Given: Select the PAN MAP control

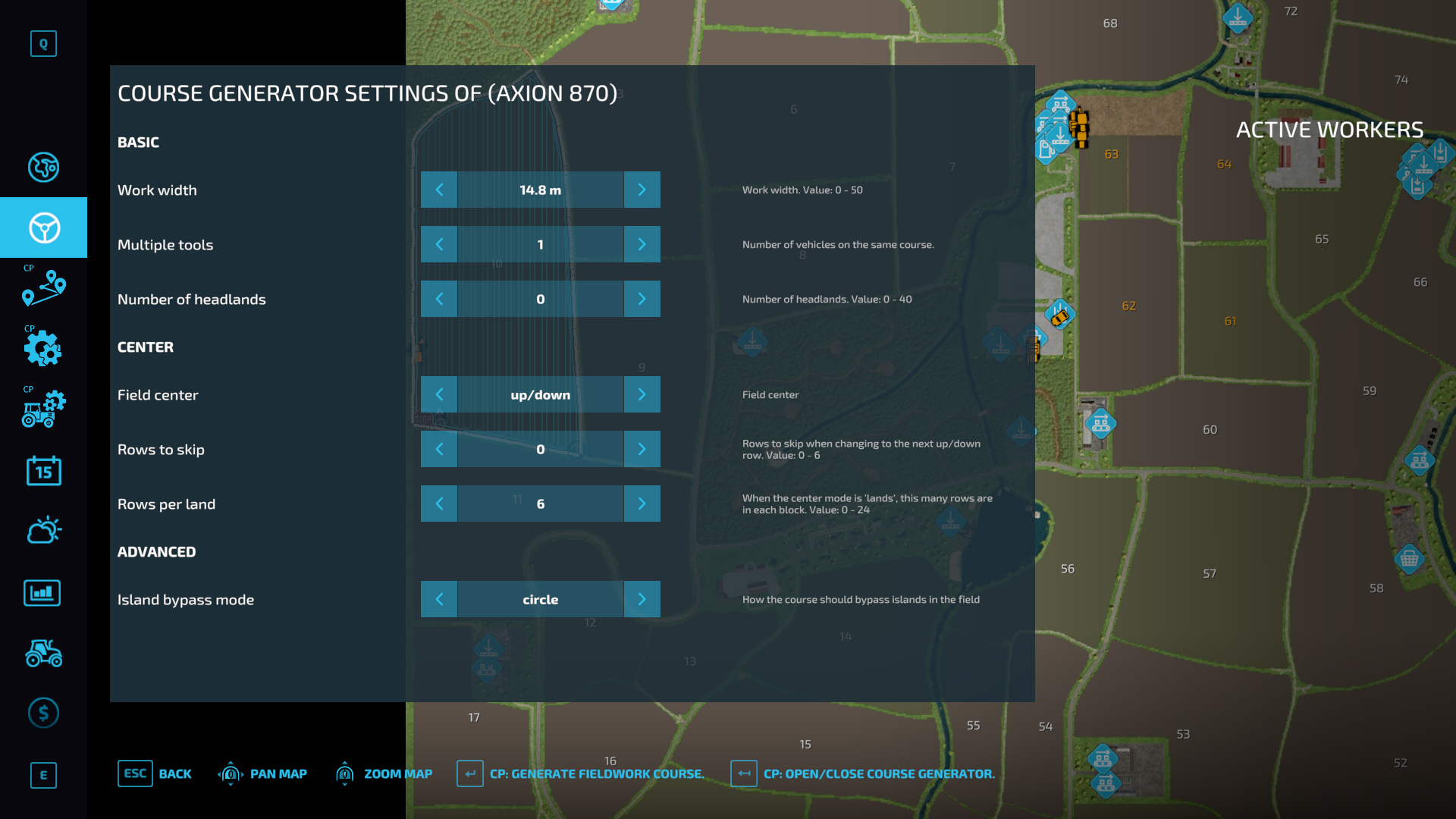Looking at the screenshot, I should tap(262, 773).
